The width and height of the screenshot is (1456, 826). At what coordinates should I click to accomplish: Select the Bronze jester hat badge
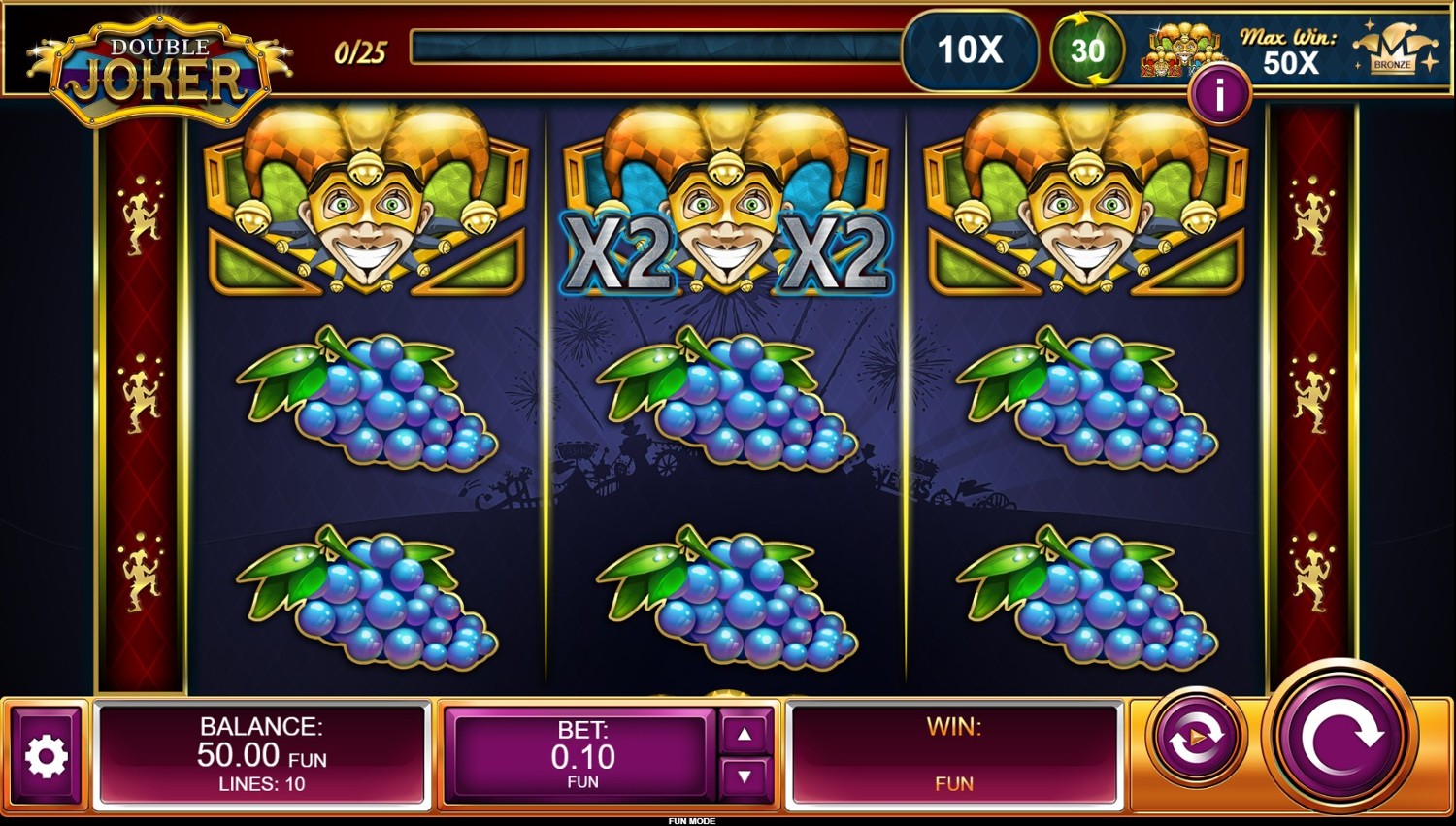pyautogui.click(x=1395, y=50)
